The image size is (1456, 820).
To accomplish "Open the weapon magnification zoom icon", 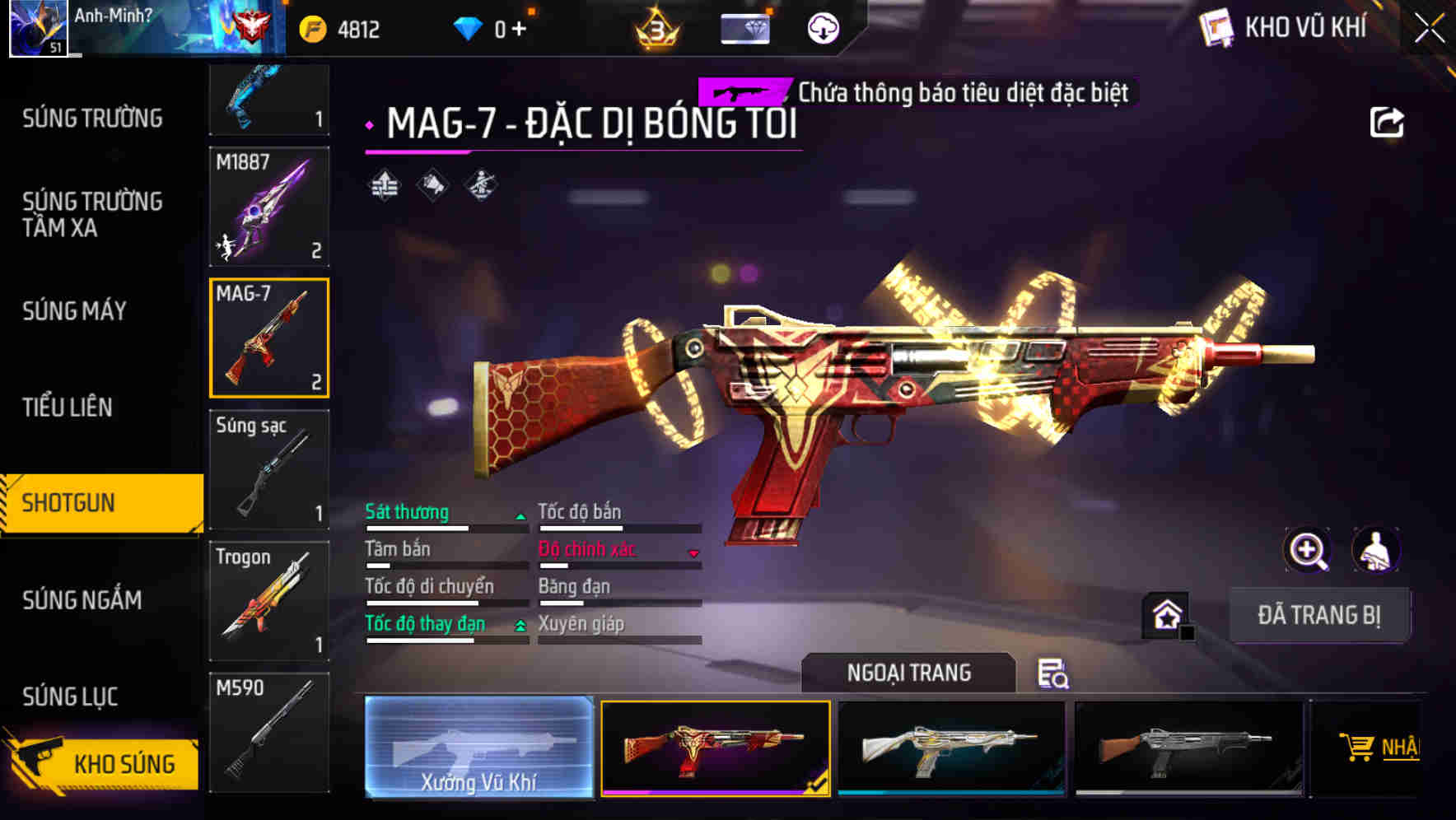I will [1308, 550].
